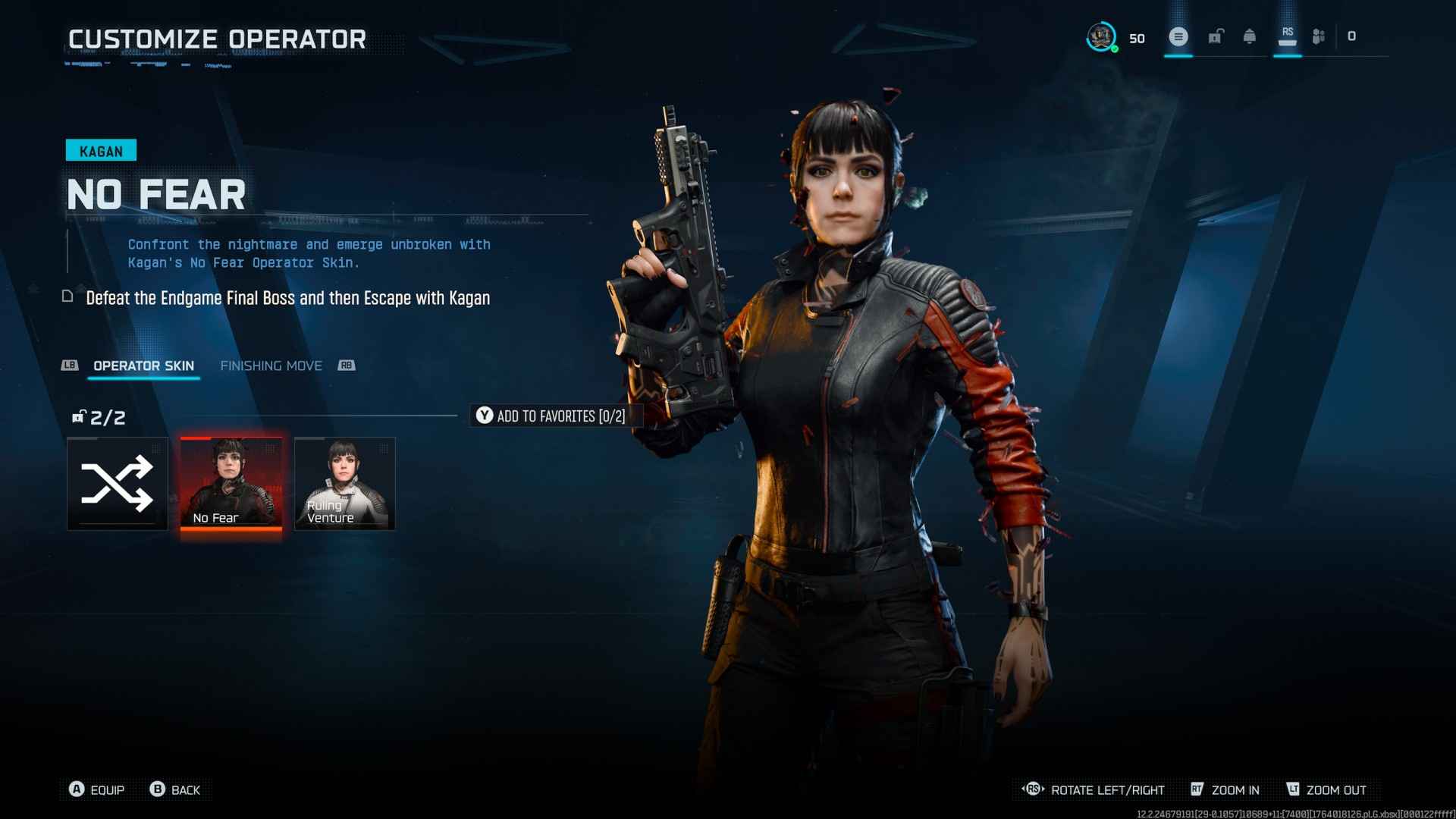
Task: Open the player profile emblem
Action: pos(1101,36)
